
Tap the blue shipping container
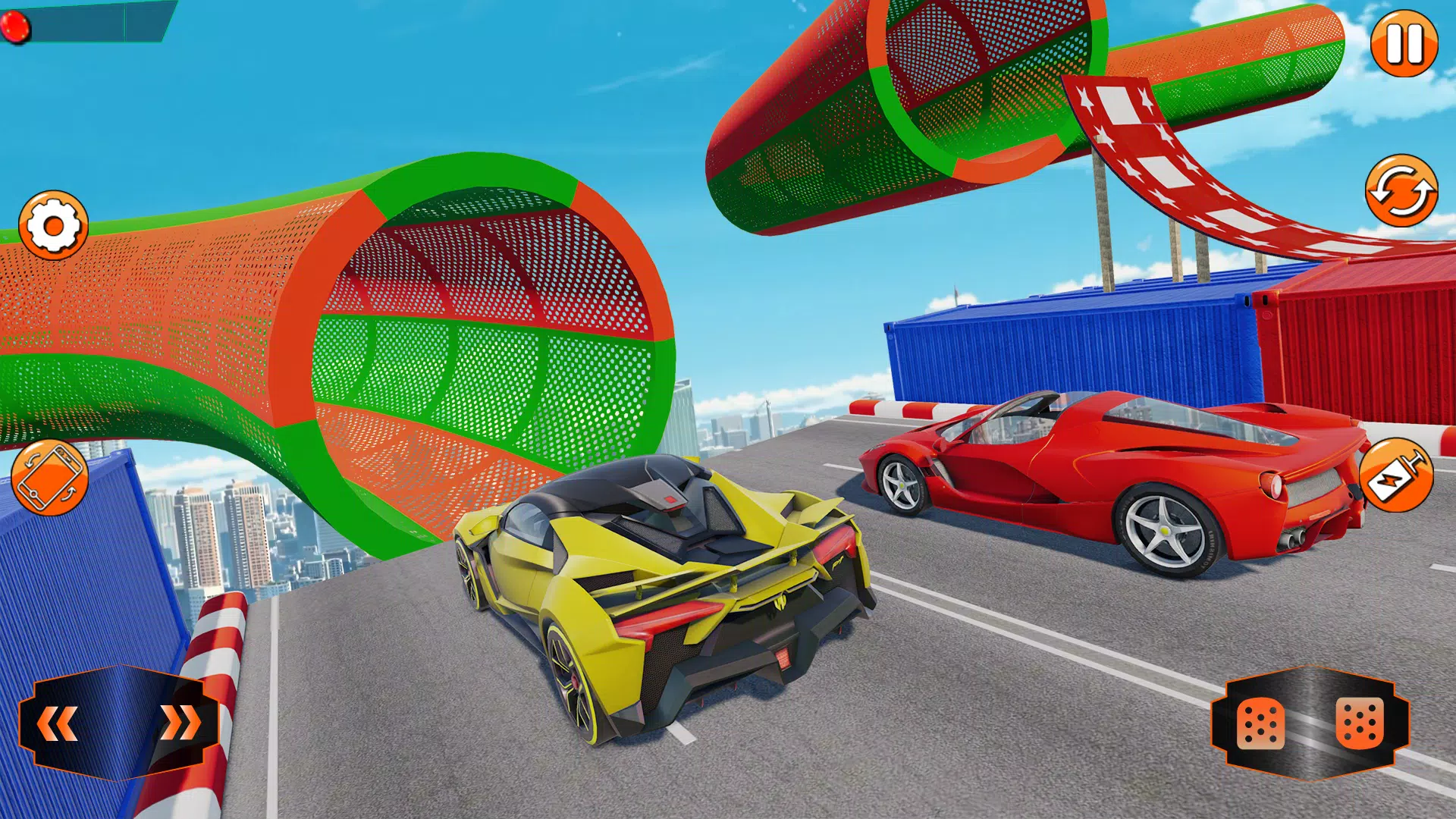pyautogui.click(x=1062, y=341)
